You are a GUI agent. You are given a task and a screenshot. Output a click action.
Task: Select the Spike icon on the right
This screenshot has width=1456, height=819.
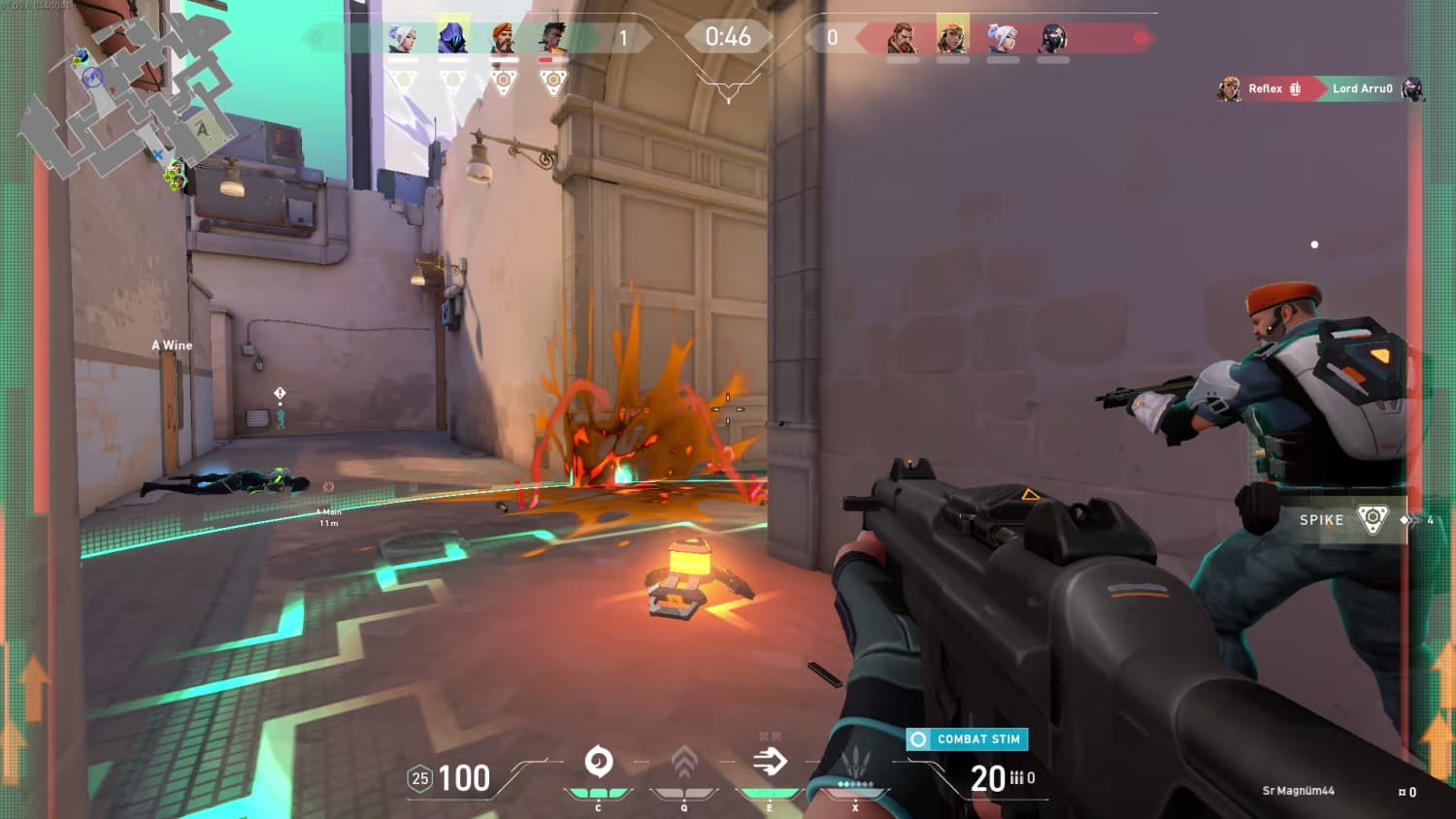pyautogui.click(x=1373, y=519)
